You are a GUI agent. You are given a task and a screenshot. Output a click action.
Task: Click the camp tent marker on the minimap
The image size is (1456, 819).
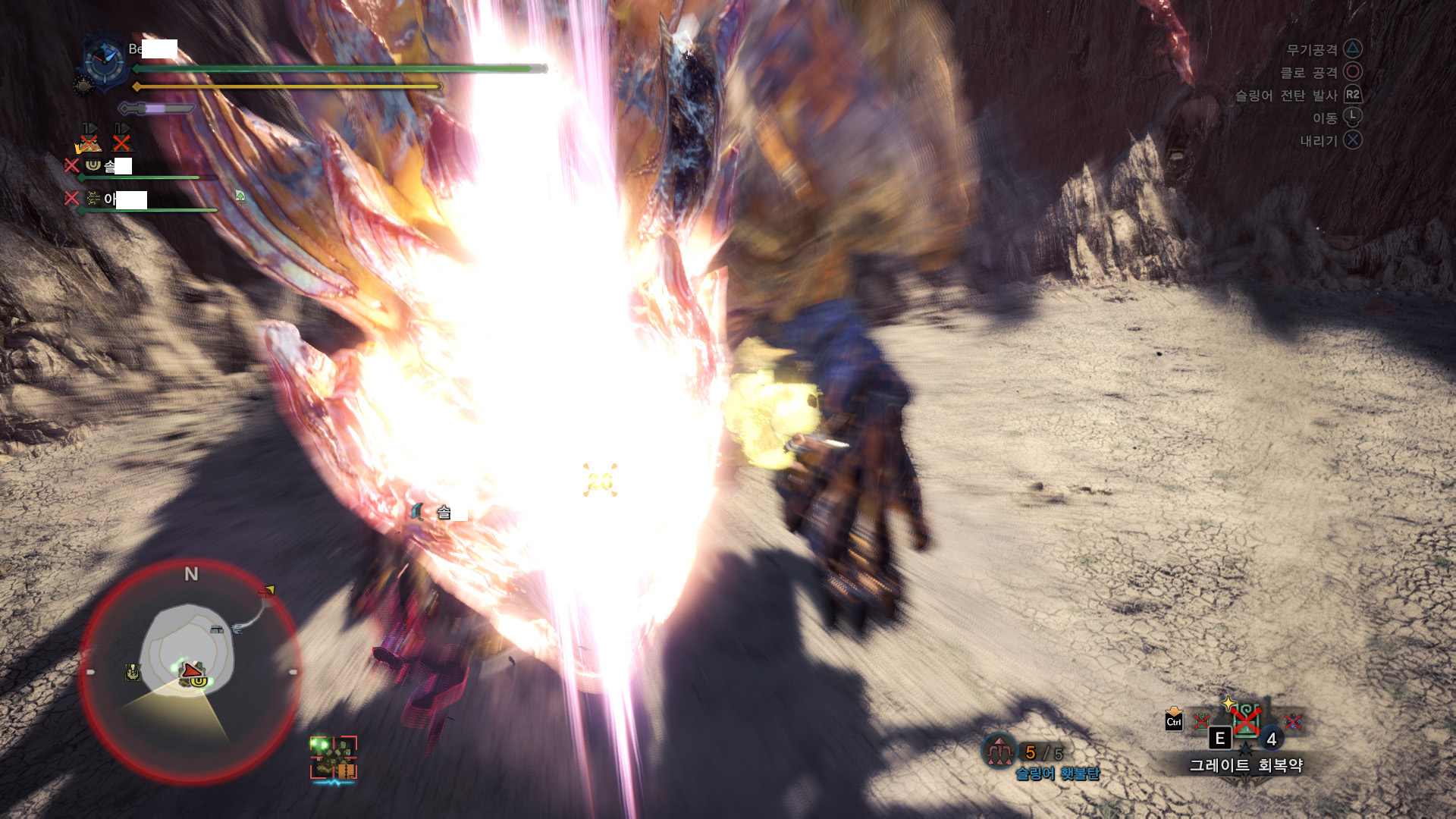[217, 629]
